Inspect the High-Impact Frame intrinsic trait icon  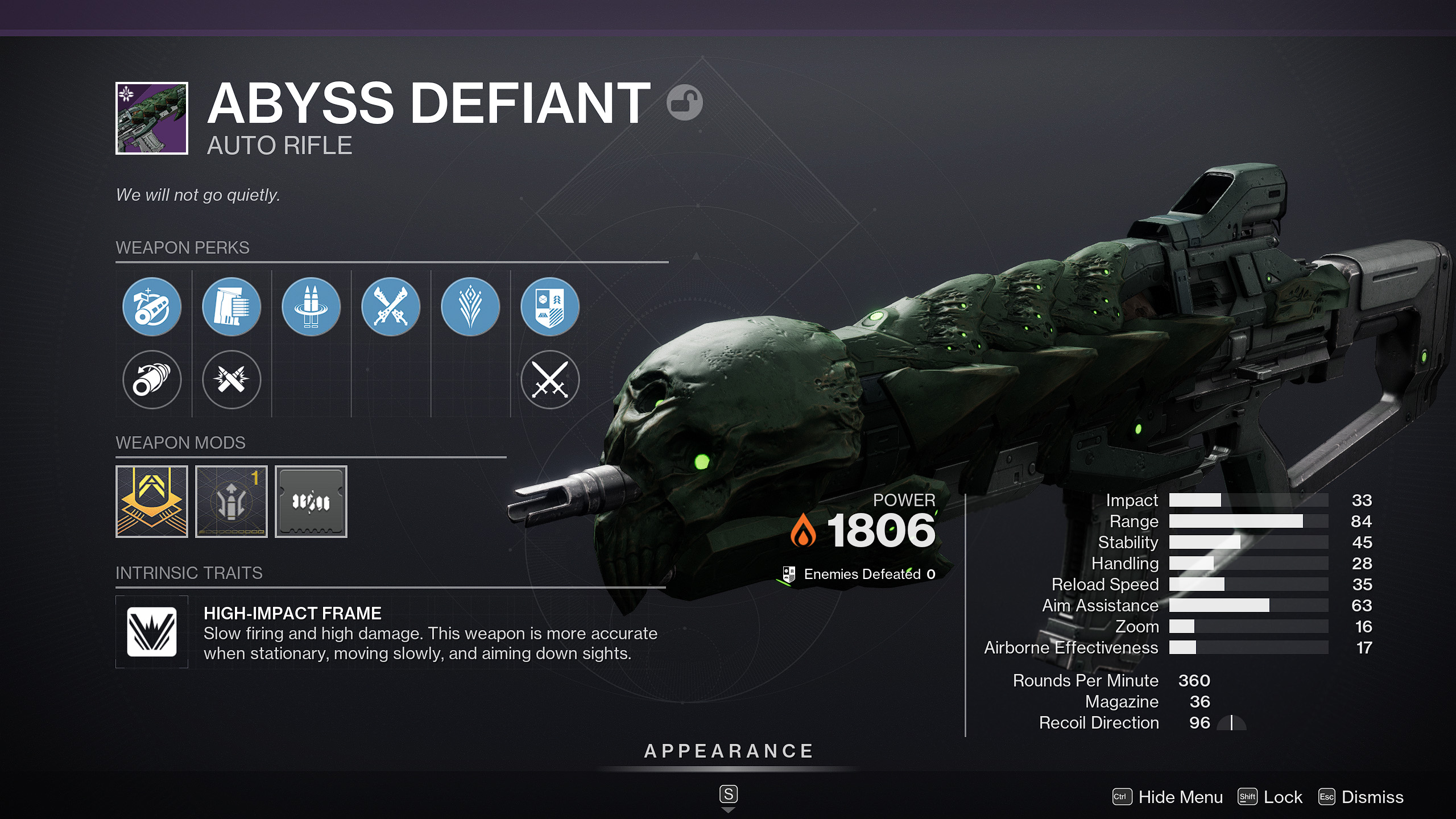point(152,632)
